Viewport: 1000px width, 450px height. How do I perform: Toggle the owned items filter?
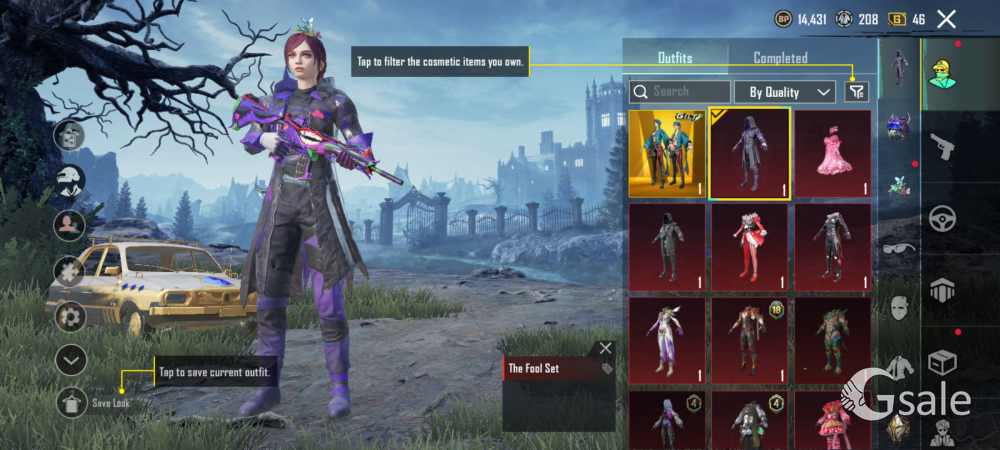click(x=856, y=92)
